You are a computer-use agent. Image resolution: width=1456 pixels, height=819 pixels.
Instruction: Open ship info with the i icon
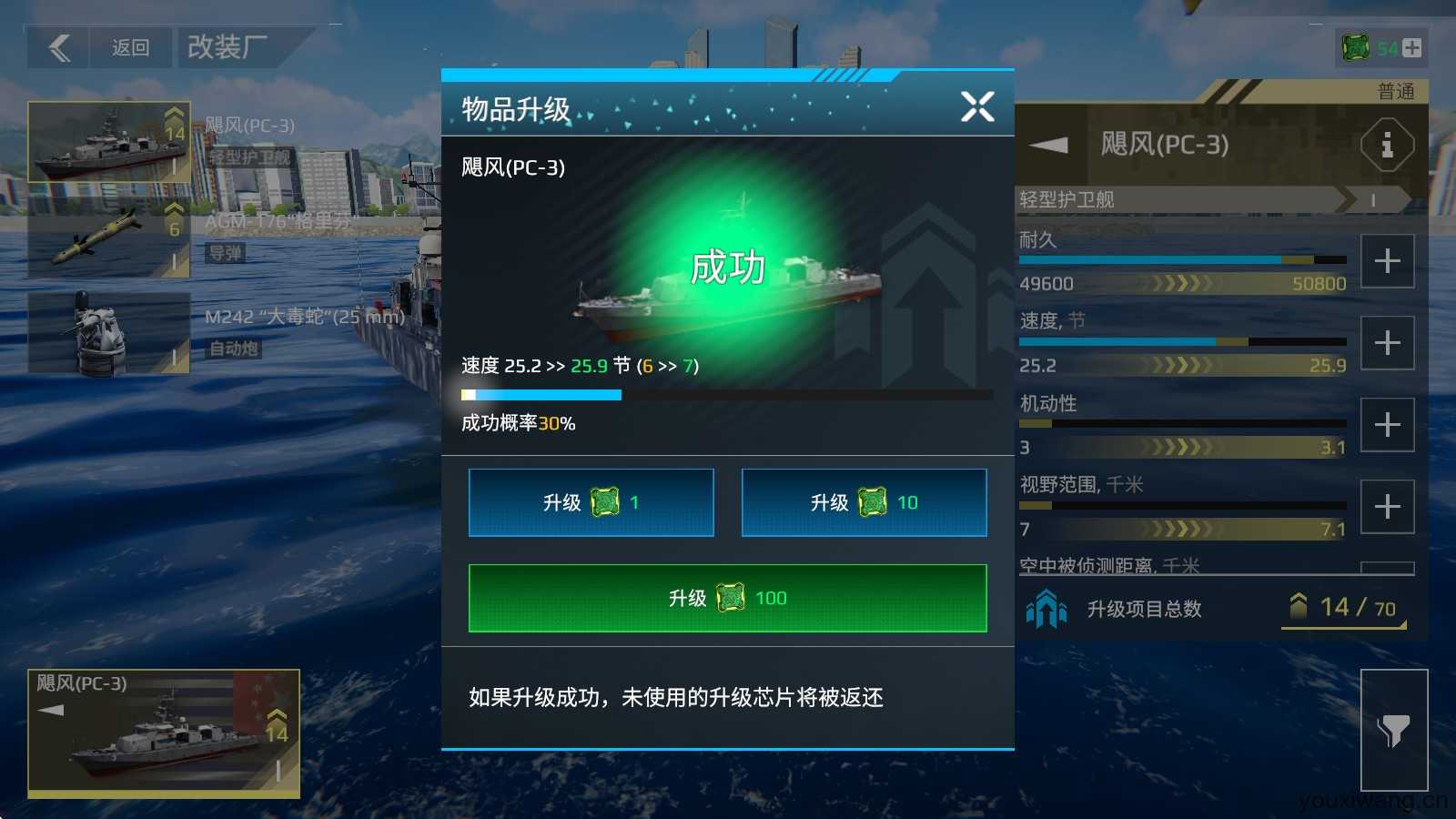1387,145
